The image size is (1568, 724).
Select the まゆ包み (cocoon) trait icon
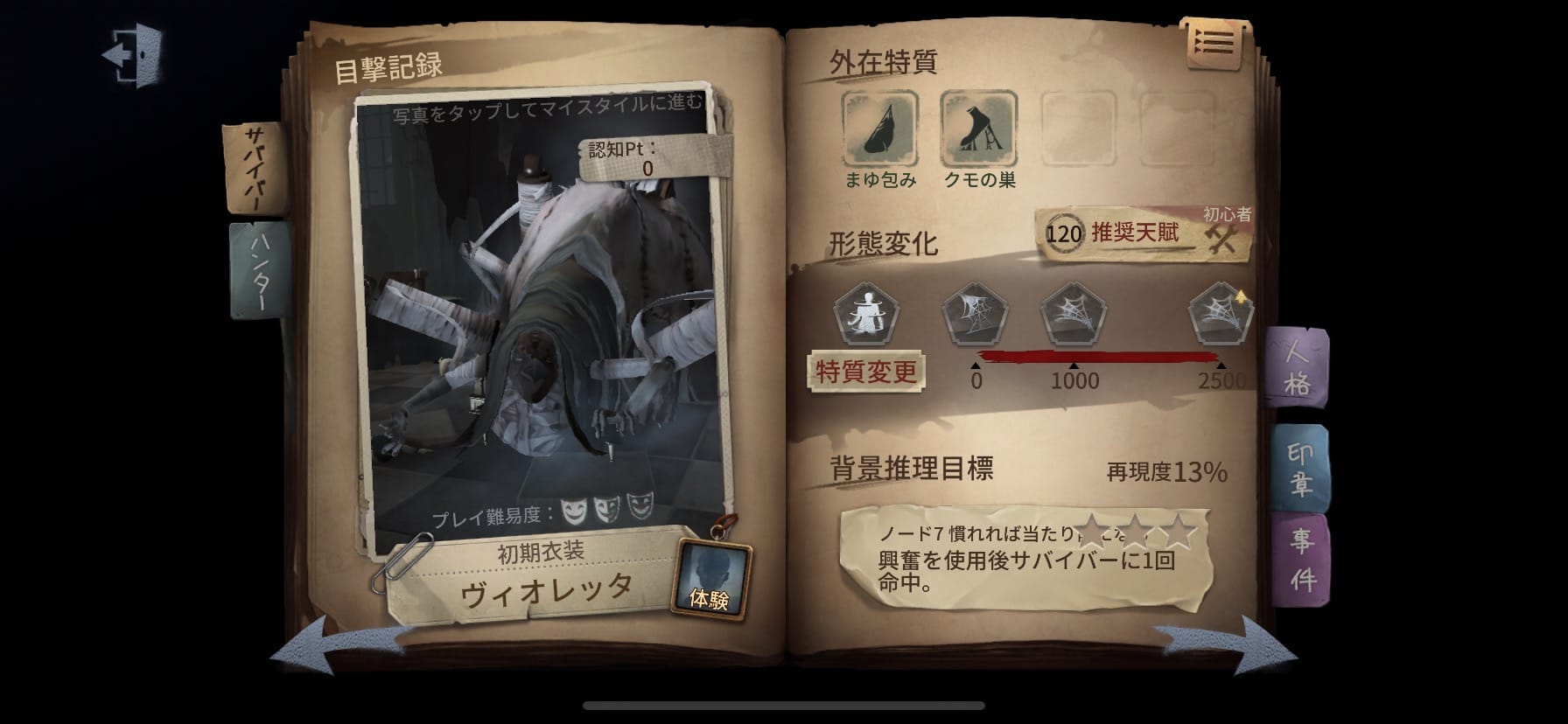pyautogui.click(x=879, y=128)
